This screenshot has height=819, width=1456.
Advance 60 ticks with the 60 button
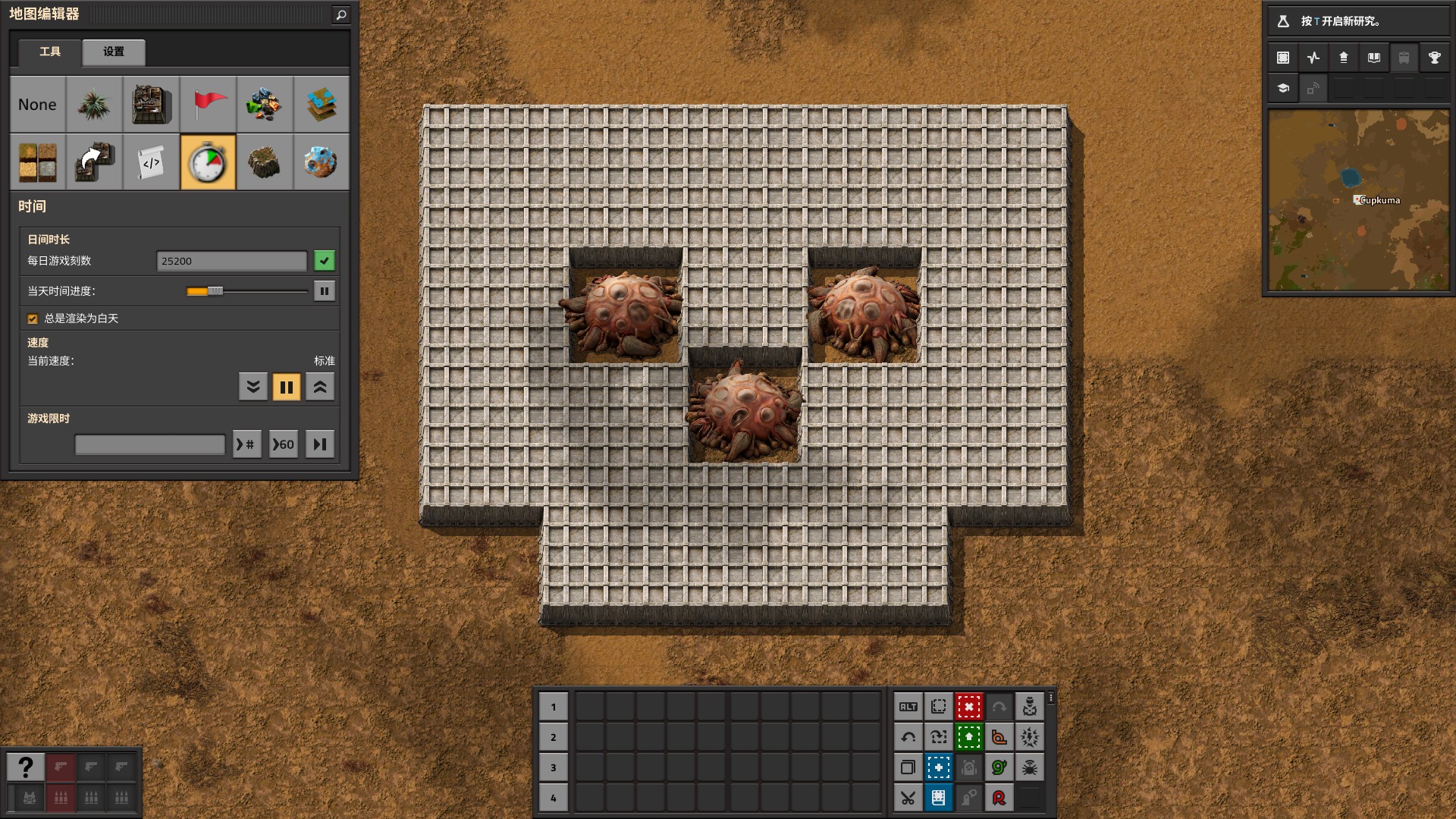[x=284, y=444]
